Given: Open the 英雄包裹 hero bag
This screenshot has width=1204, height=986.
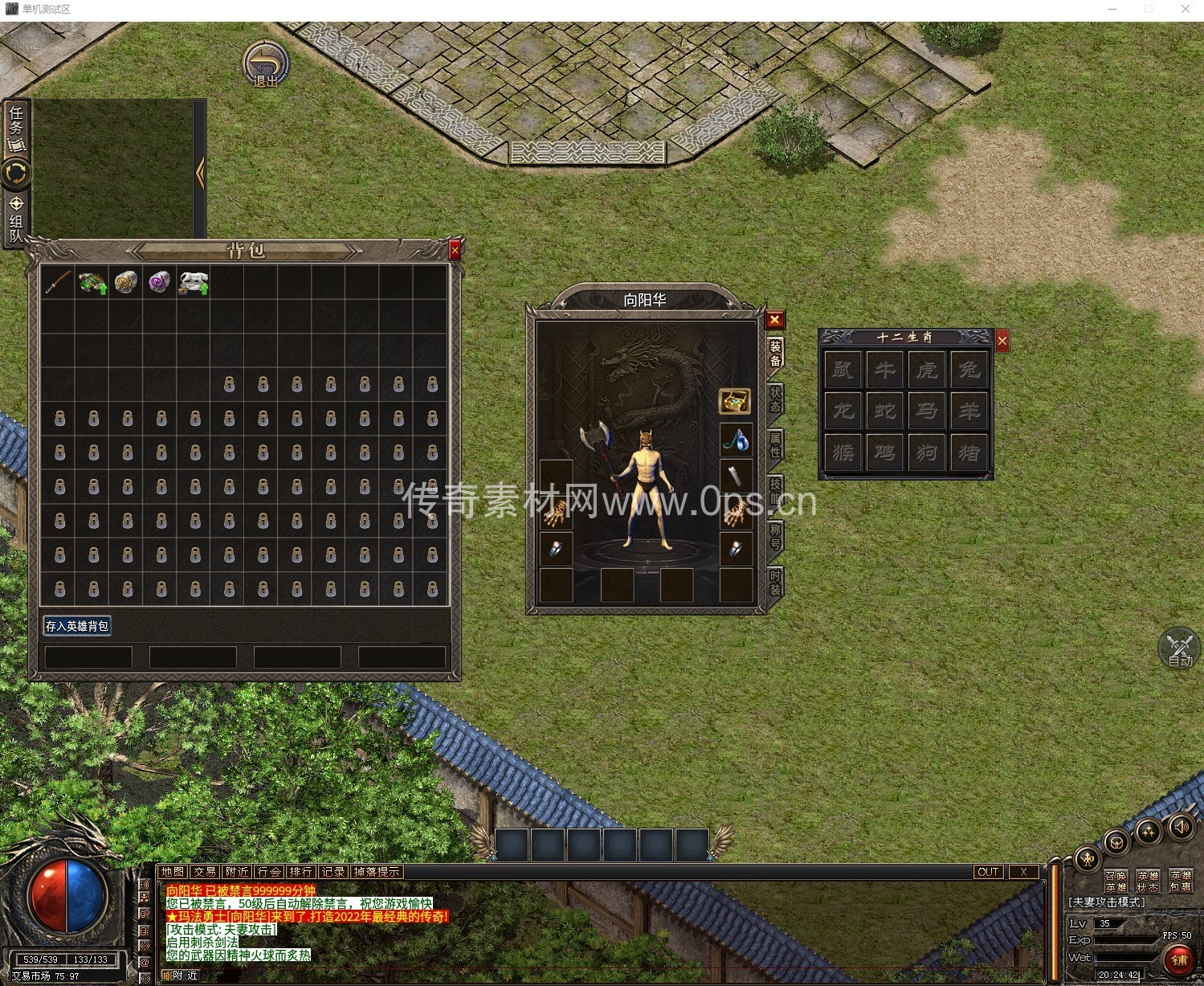Looking at the screenshot, I should [x=1181, y=881].
